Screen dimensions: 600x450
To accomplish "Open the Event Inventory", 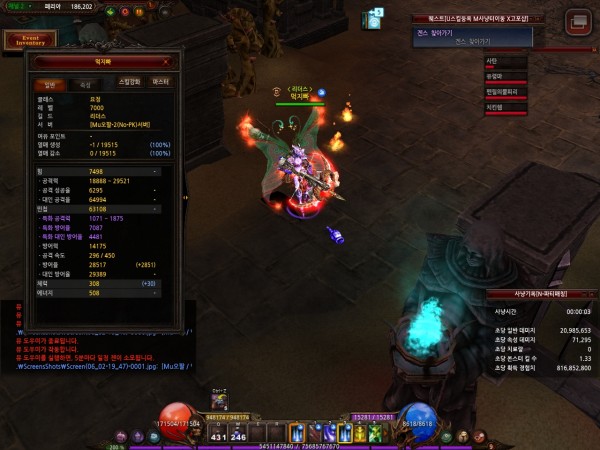I will point(28,40).
